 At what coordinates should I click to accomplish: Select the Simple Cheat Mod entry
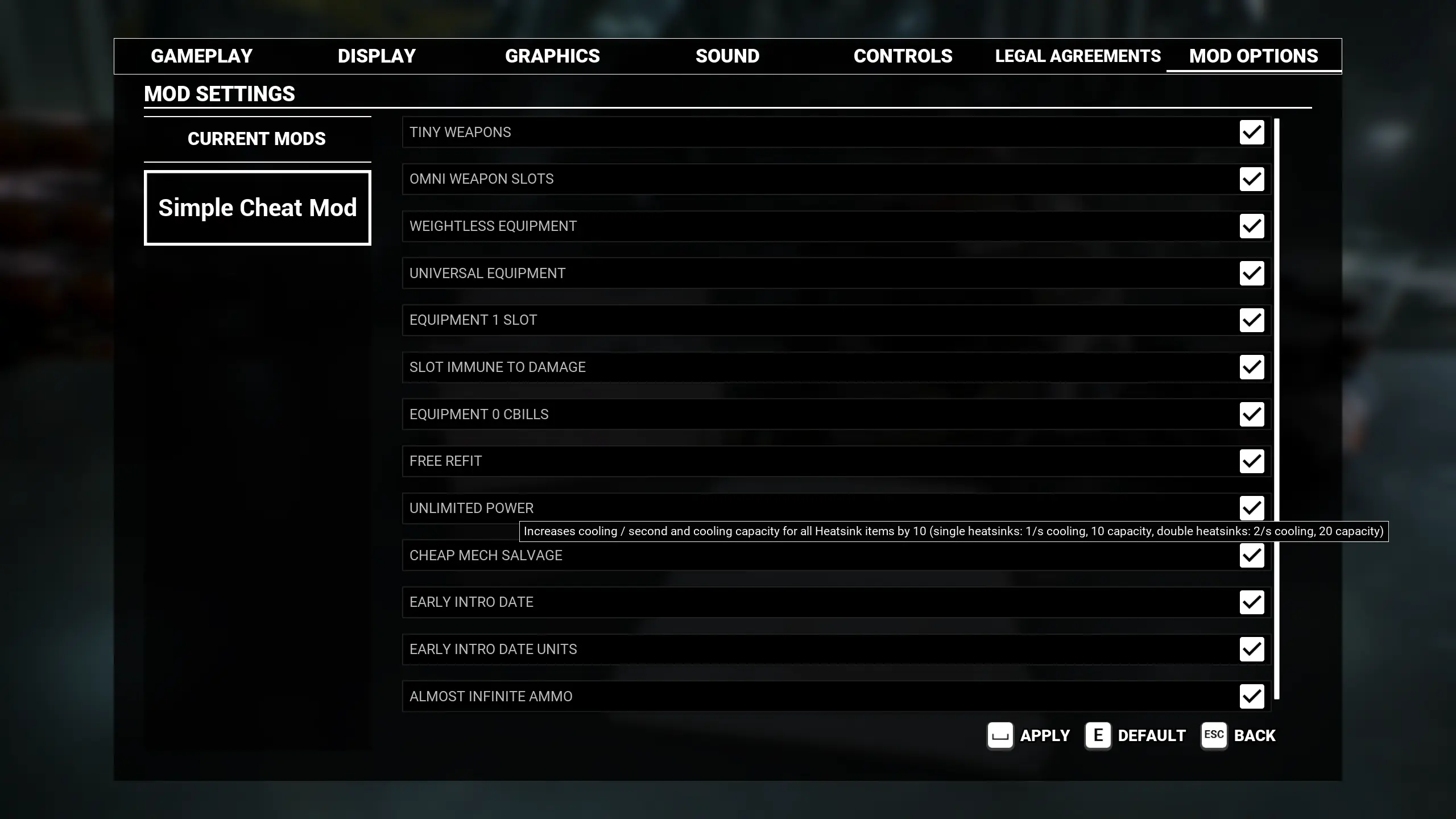coord(257,207)
